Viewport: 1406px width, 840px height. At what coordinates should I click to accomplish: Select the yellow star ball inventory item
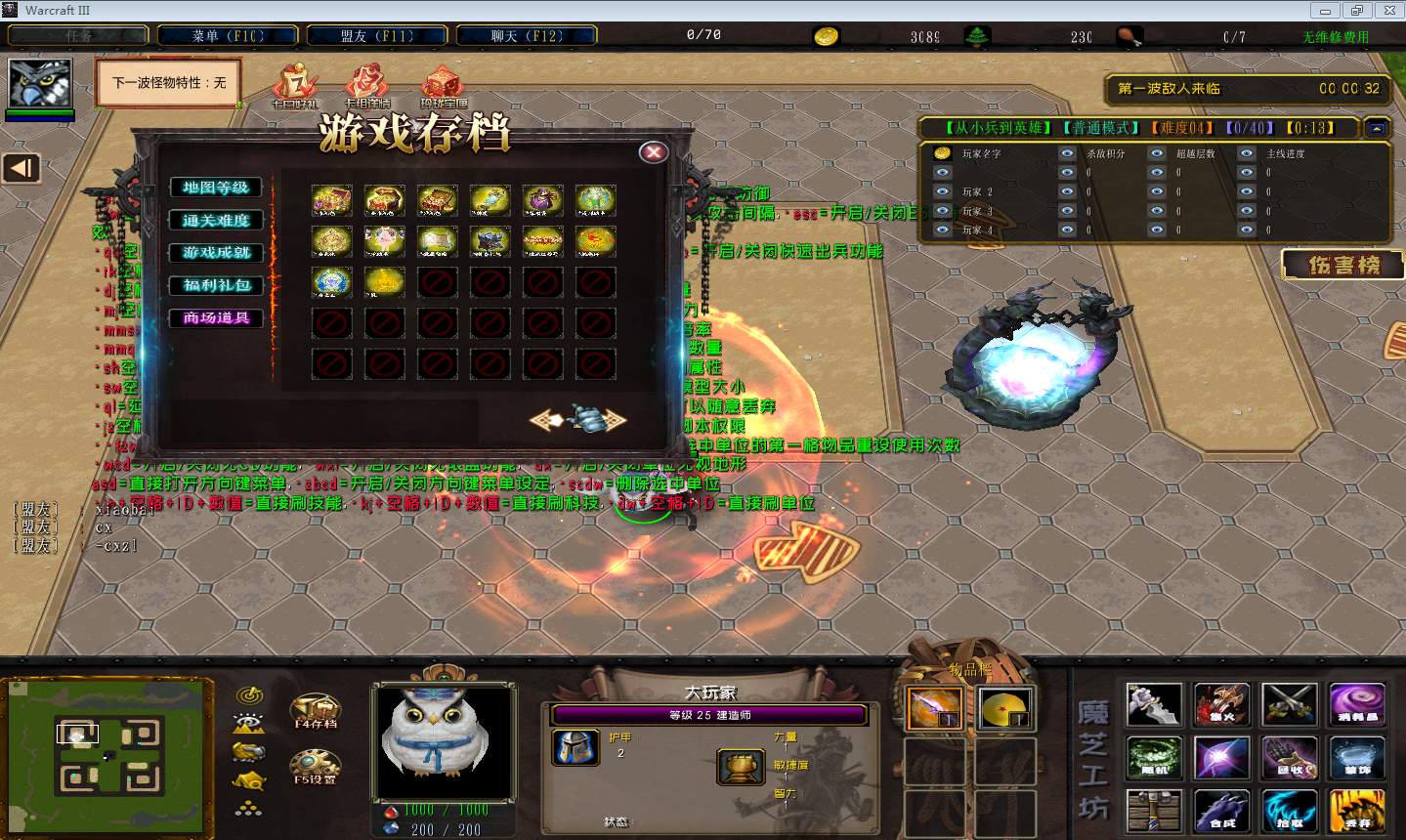click(x=1005, y=707)
